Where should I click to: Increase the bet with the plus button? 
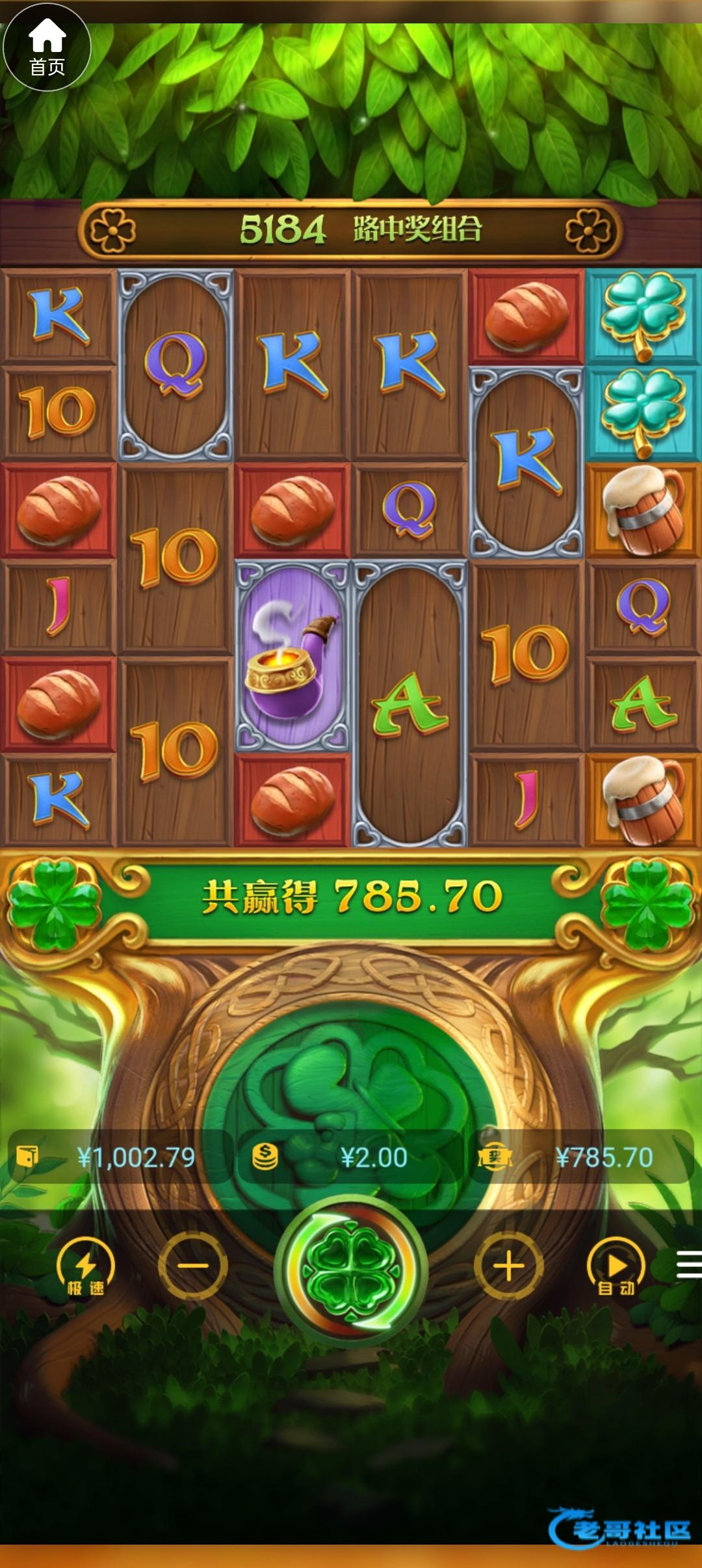(508, 1266)
